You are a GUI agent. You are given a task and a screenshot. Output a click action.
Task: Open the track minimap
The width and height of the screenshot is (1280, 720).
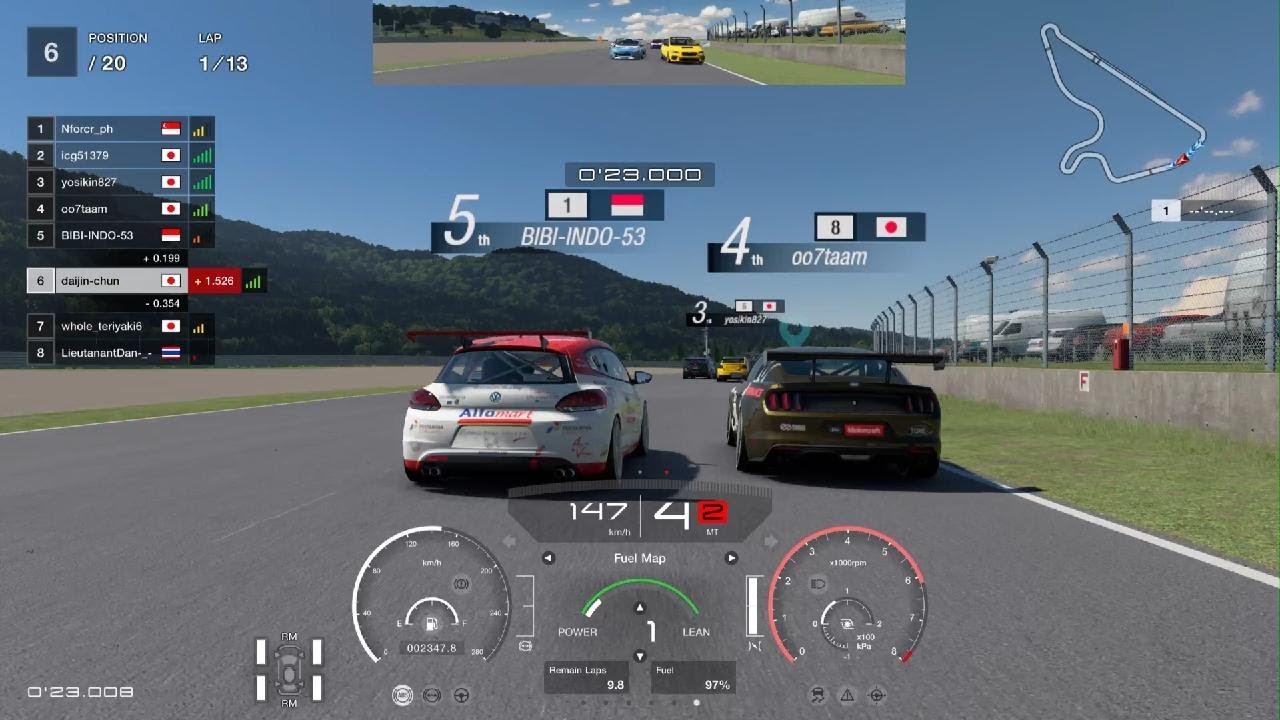click(1122, 103)
